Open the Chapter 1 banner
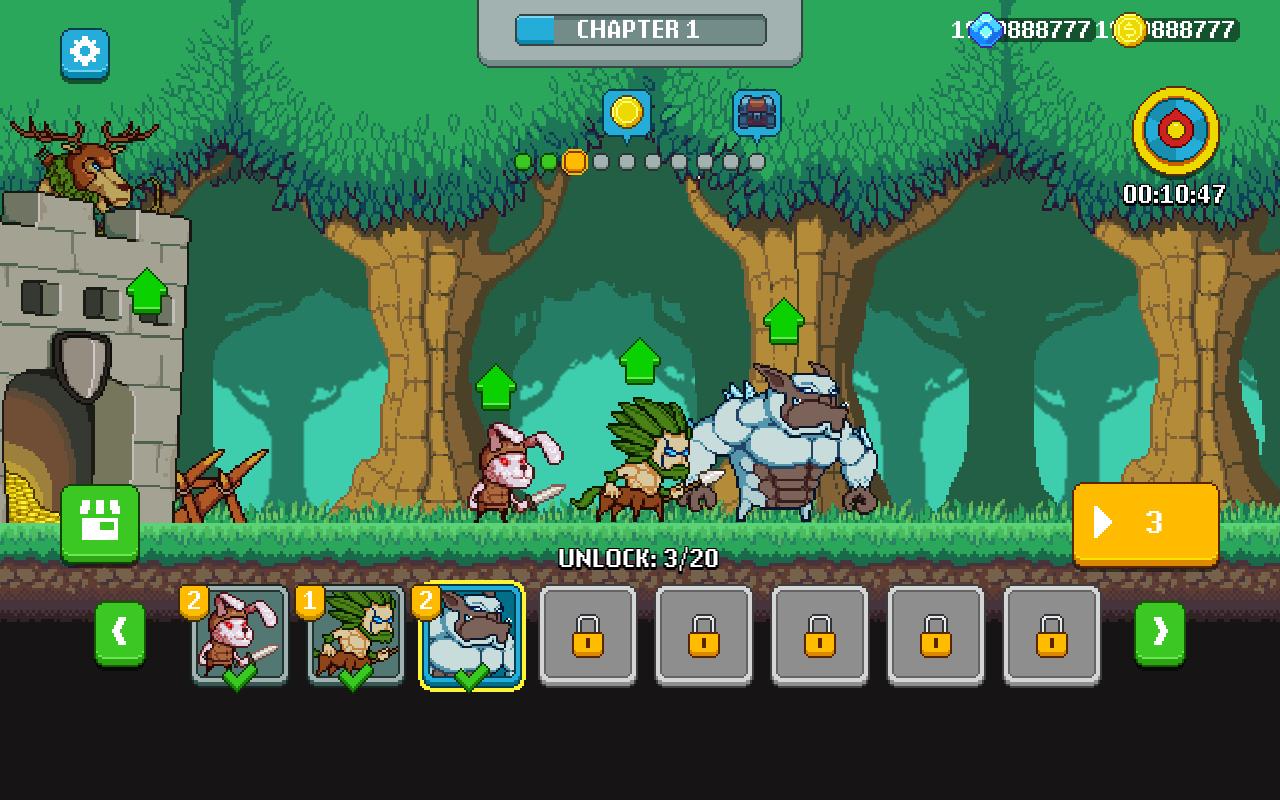 639,29
